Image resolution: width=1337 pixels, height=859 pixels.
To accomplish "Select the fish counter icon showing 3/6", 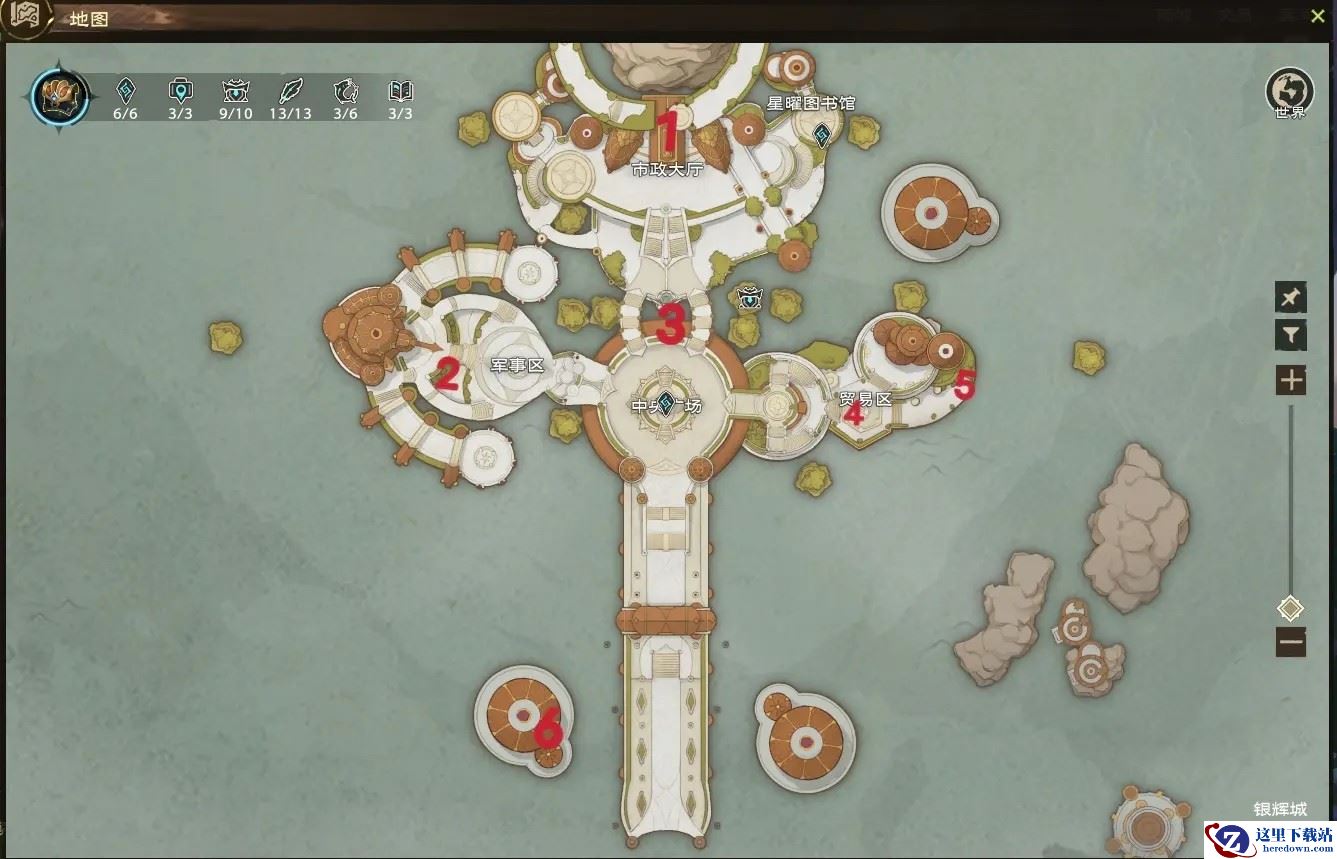I will [345, 91].
